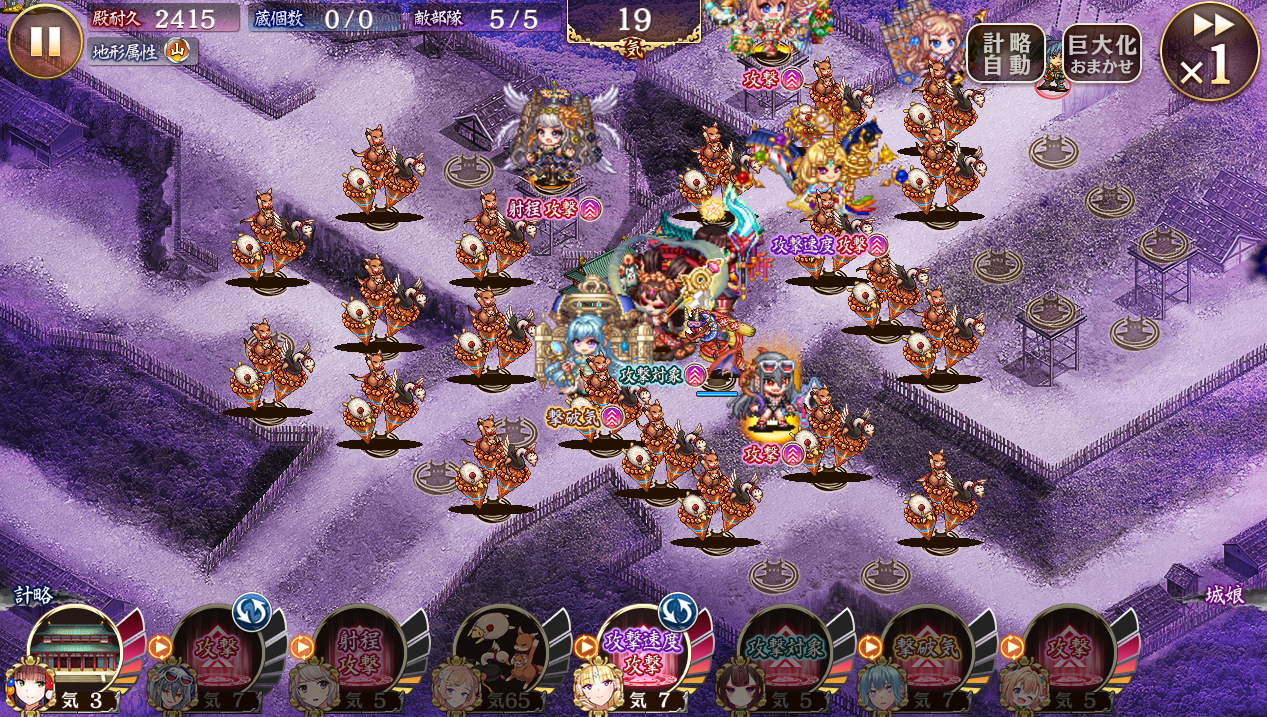Activate the 攻撃対象 stratagem
The width and height of the screenshot is (1267, 717).
[x=784, y=651]
